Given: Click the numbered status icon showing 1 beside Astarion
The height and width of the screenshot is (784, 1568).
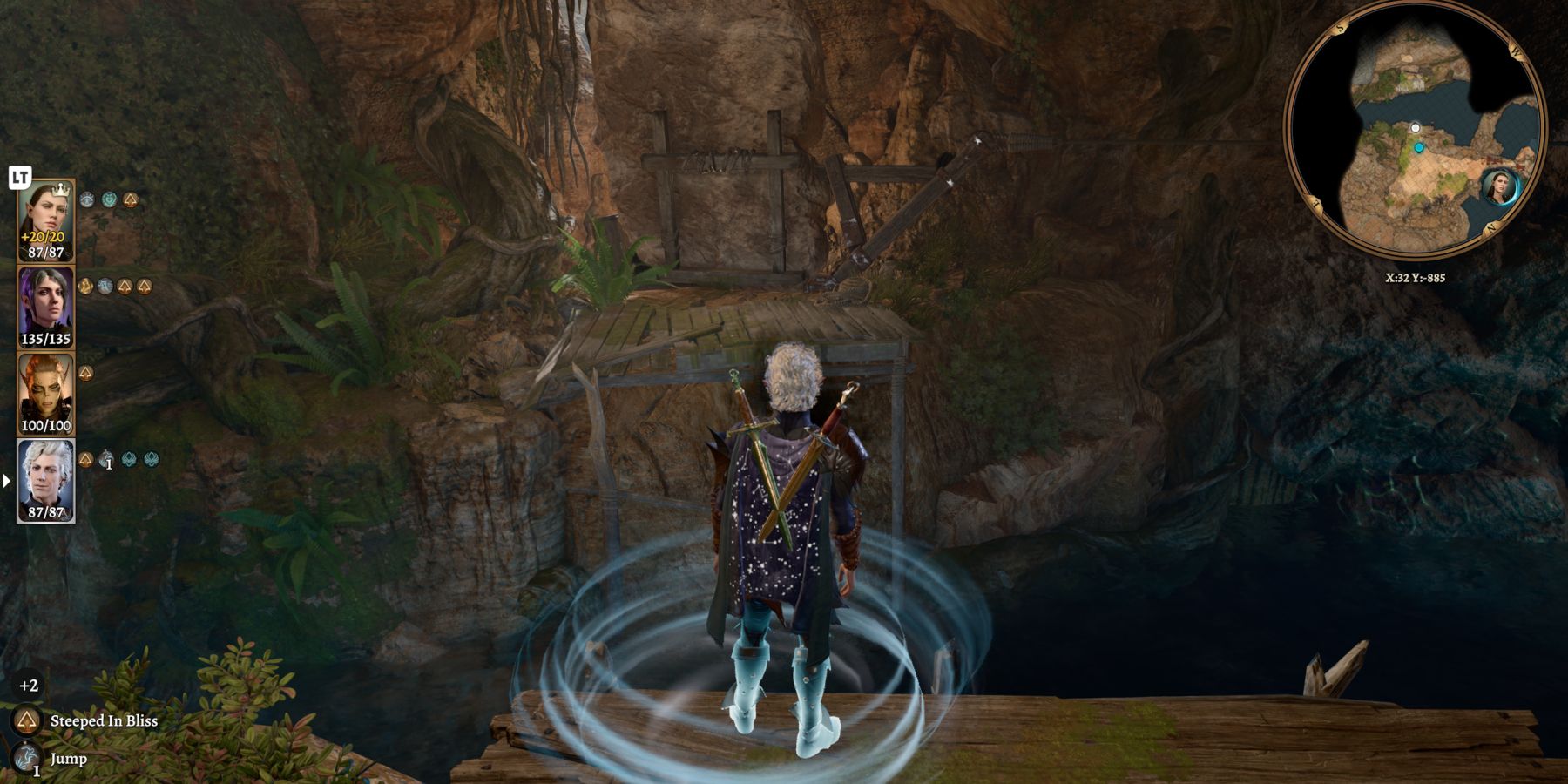Looking at the screenshot, I should pyautogui.click(x=105, y=457).
